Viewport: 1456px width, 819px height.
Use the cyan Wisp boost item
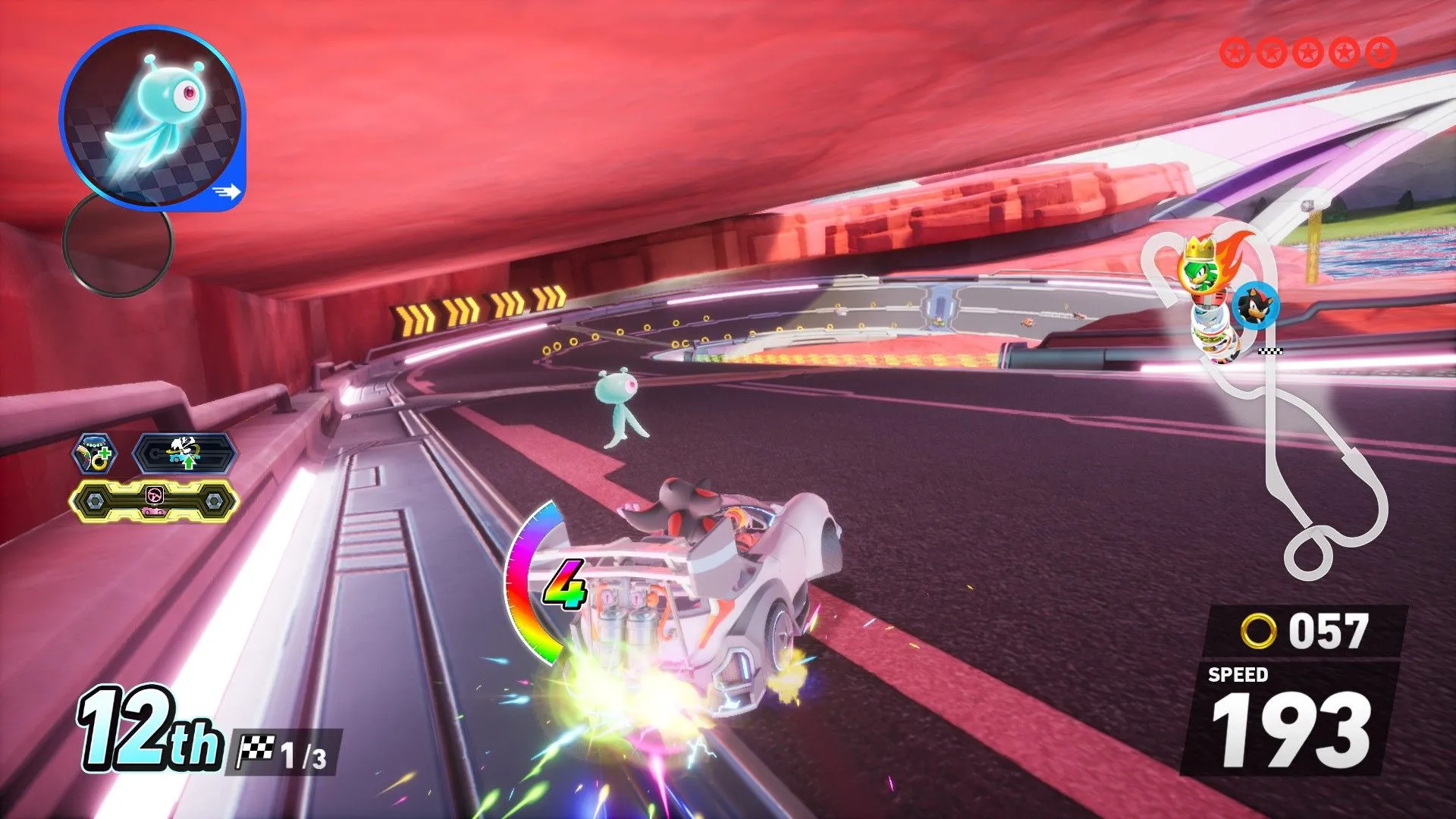152,118
